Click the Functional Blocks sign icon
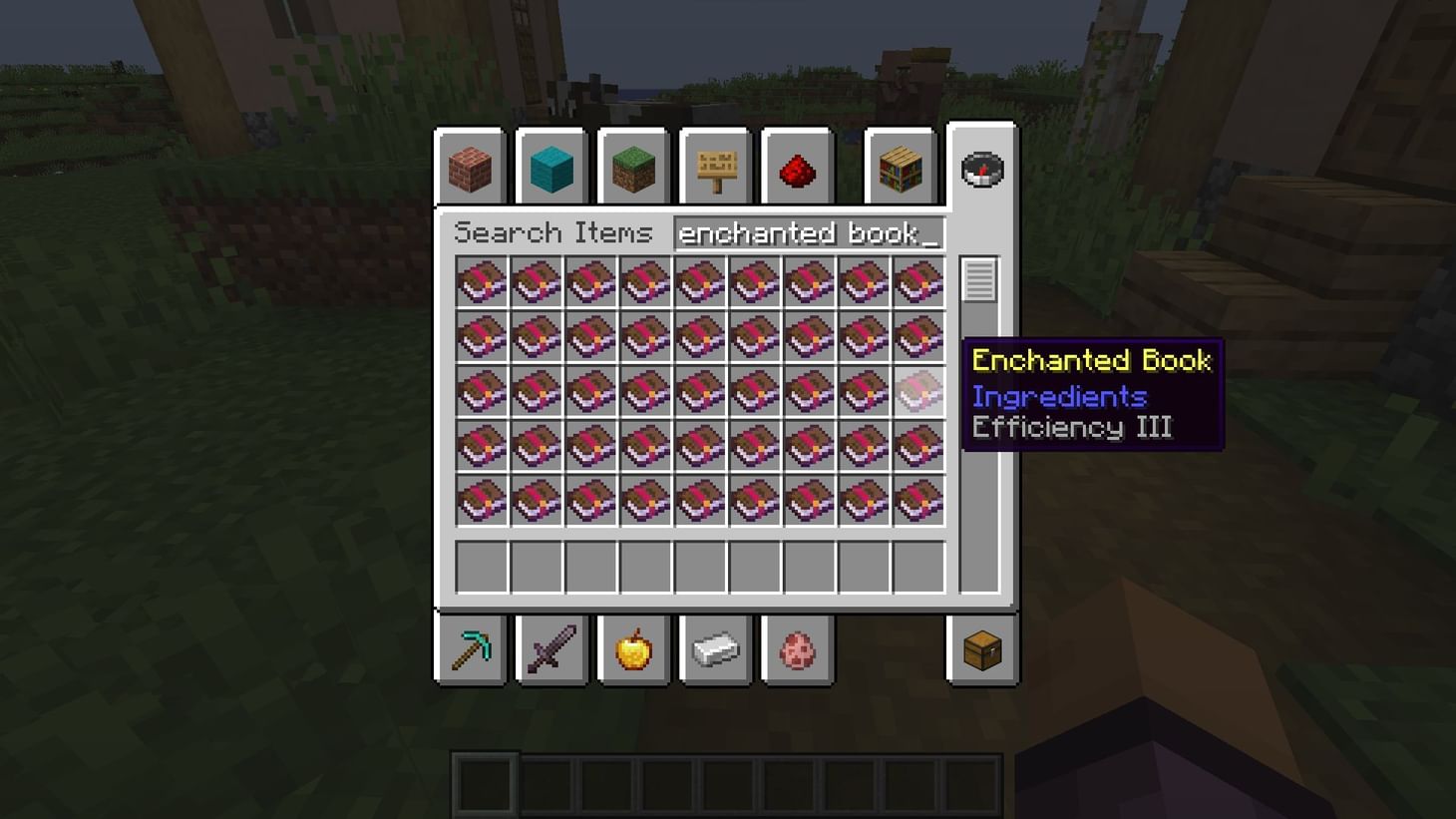Viewport: 1456px width, 819px height. [714, 169]
